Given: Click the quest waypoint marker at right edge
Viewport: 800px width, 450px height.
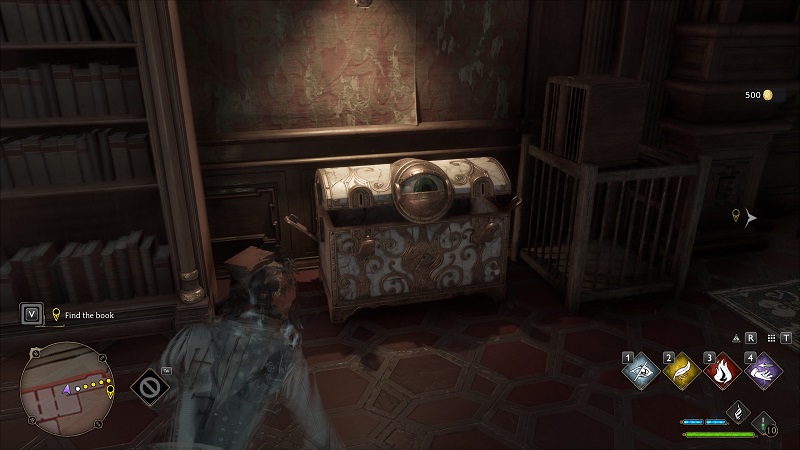Looking at the screenshot, I should pos(738,216).
